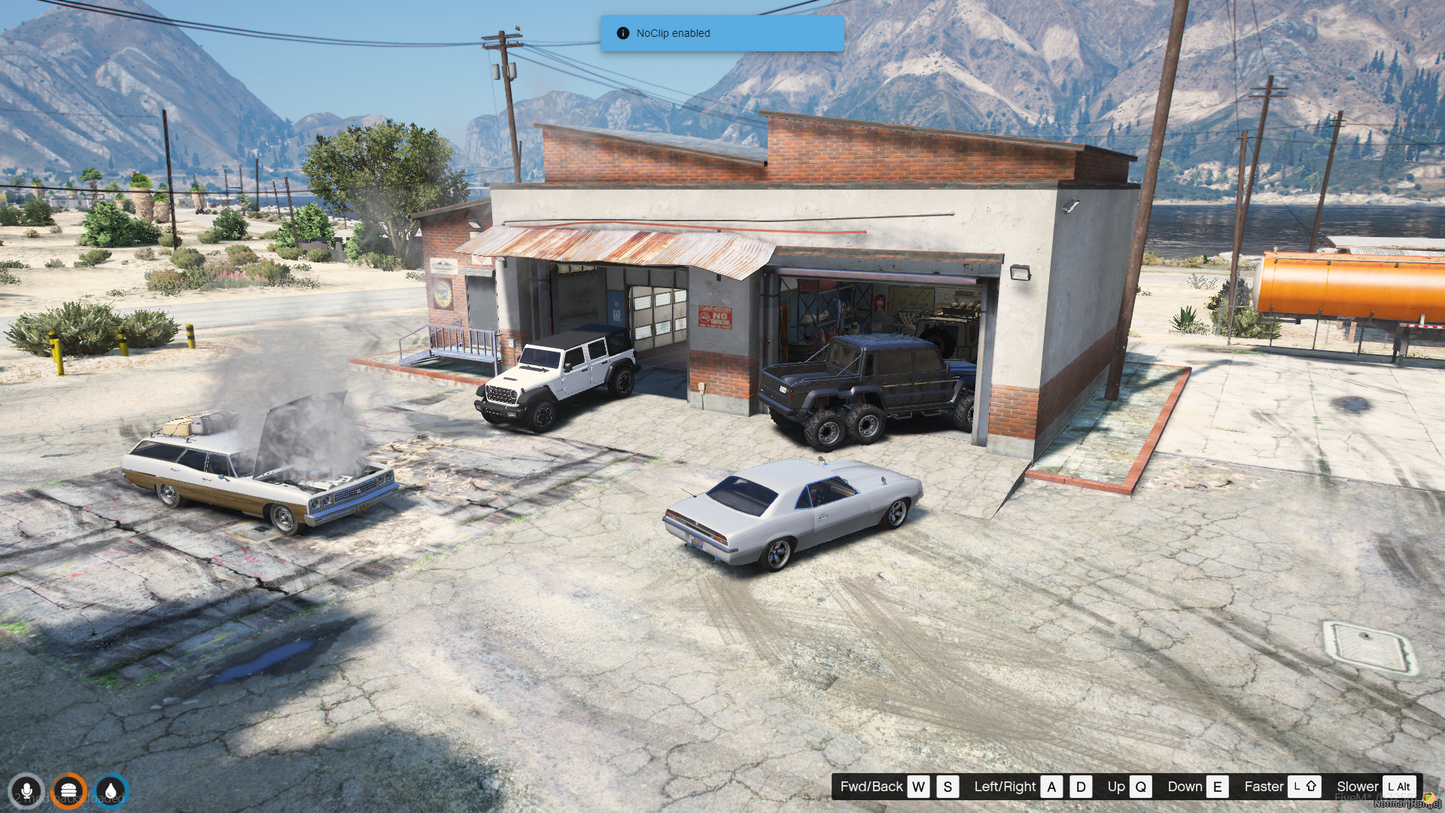This screenshot has width=1445, height=813.
Task: Click the microphone voice icon
Action: [x=27, y=790]
